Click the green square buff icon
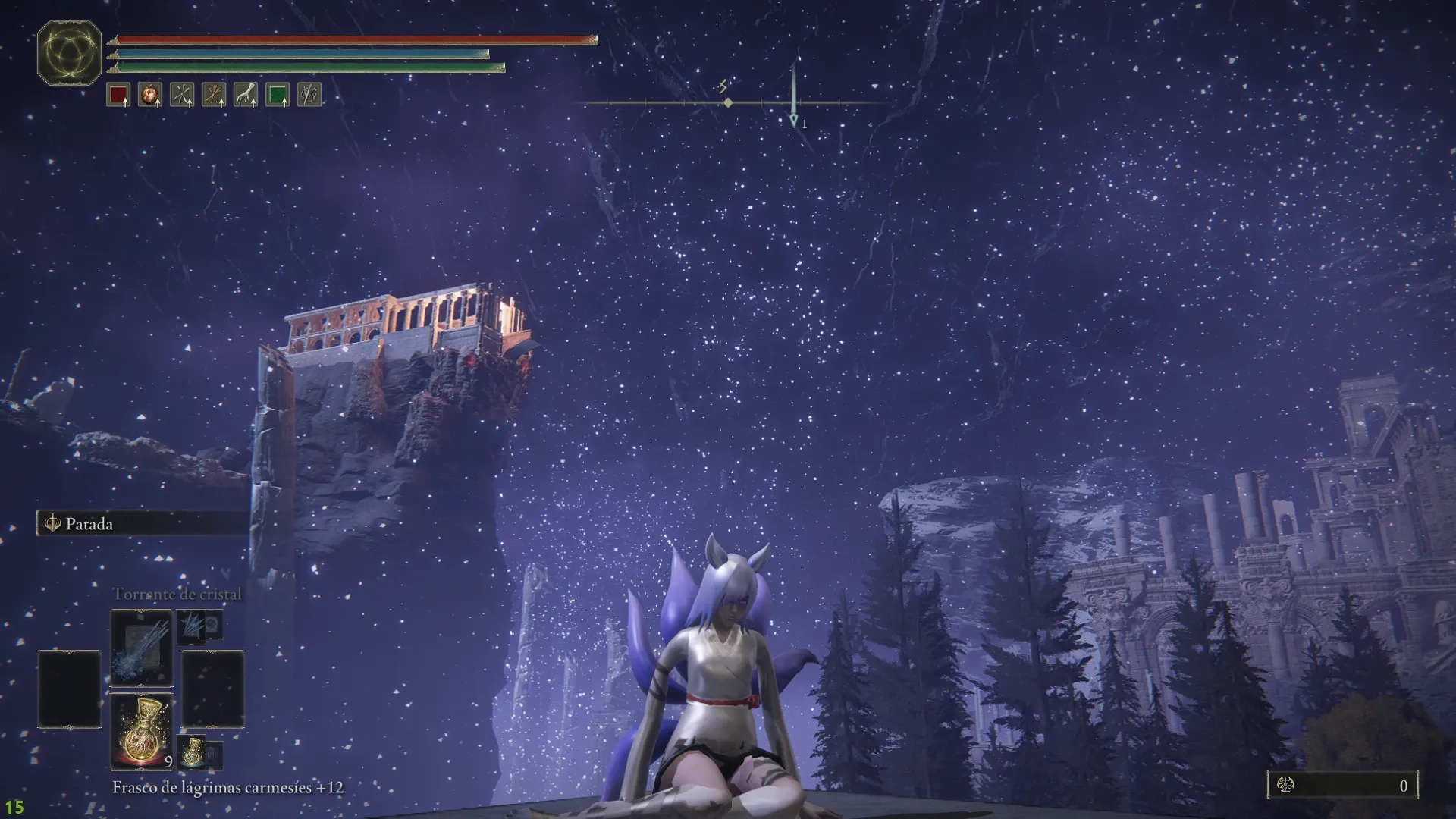 pos(278,95)
